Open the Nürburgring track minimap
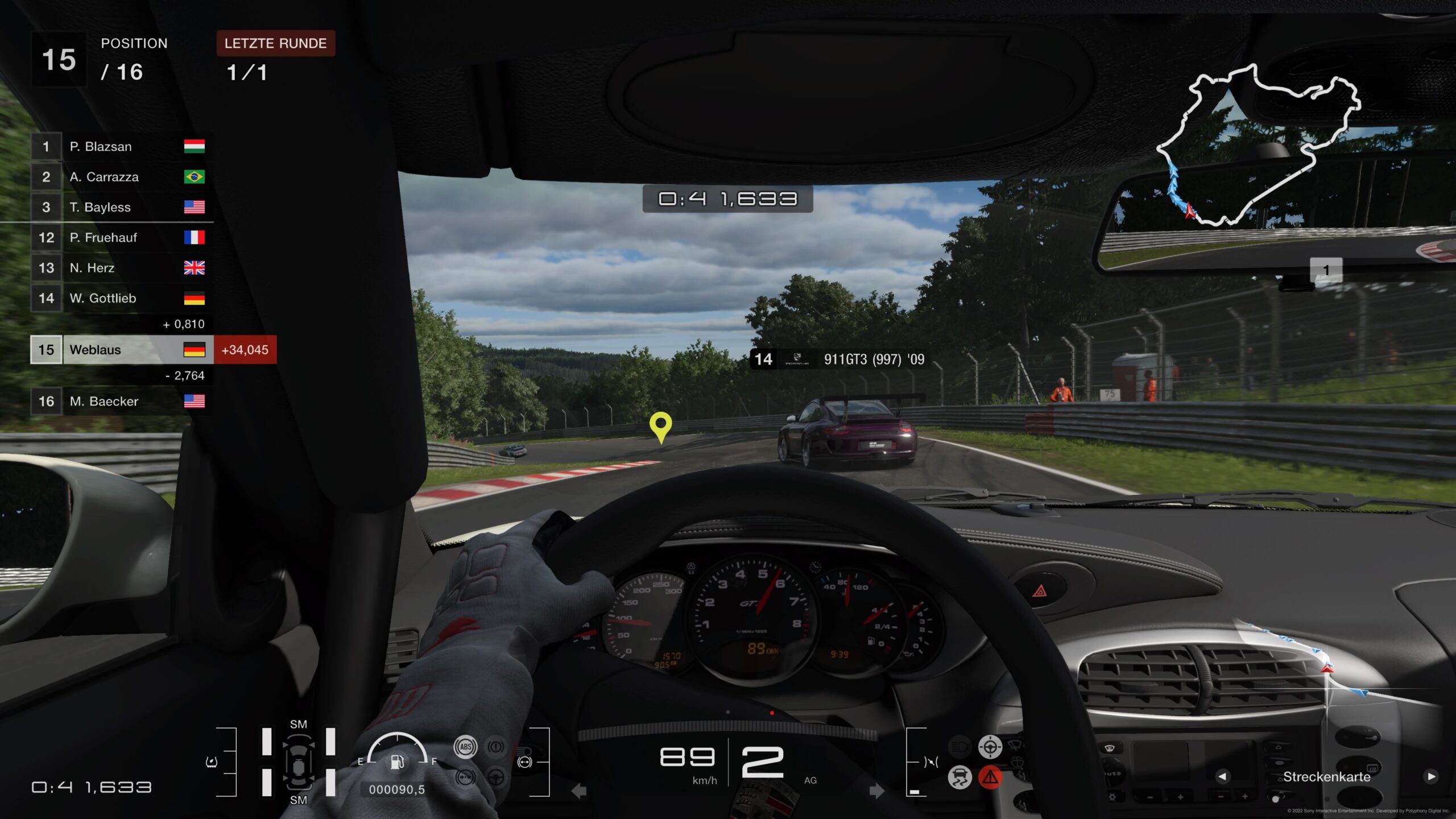This screenshot has width=1456, height=819. click(x=1258, y=145)
